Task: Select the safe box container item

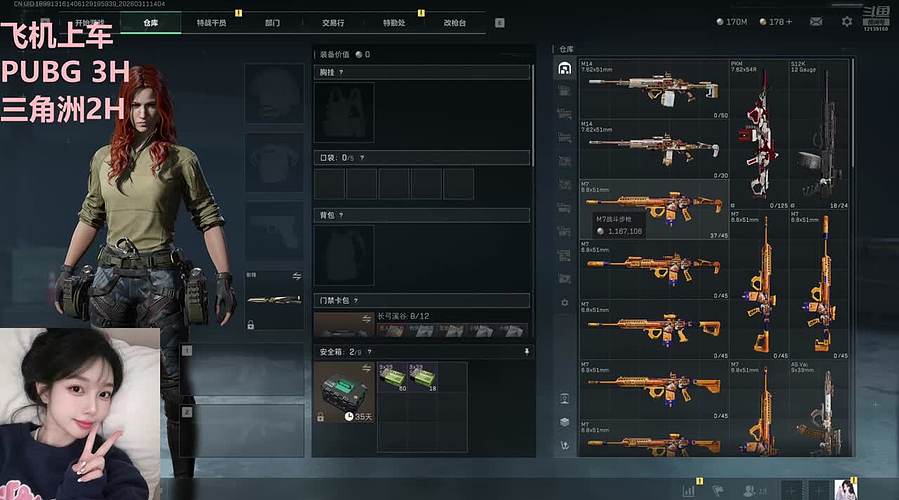Action: coord(345,391)
